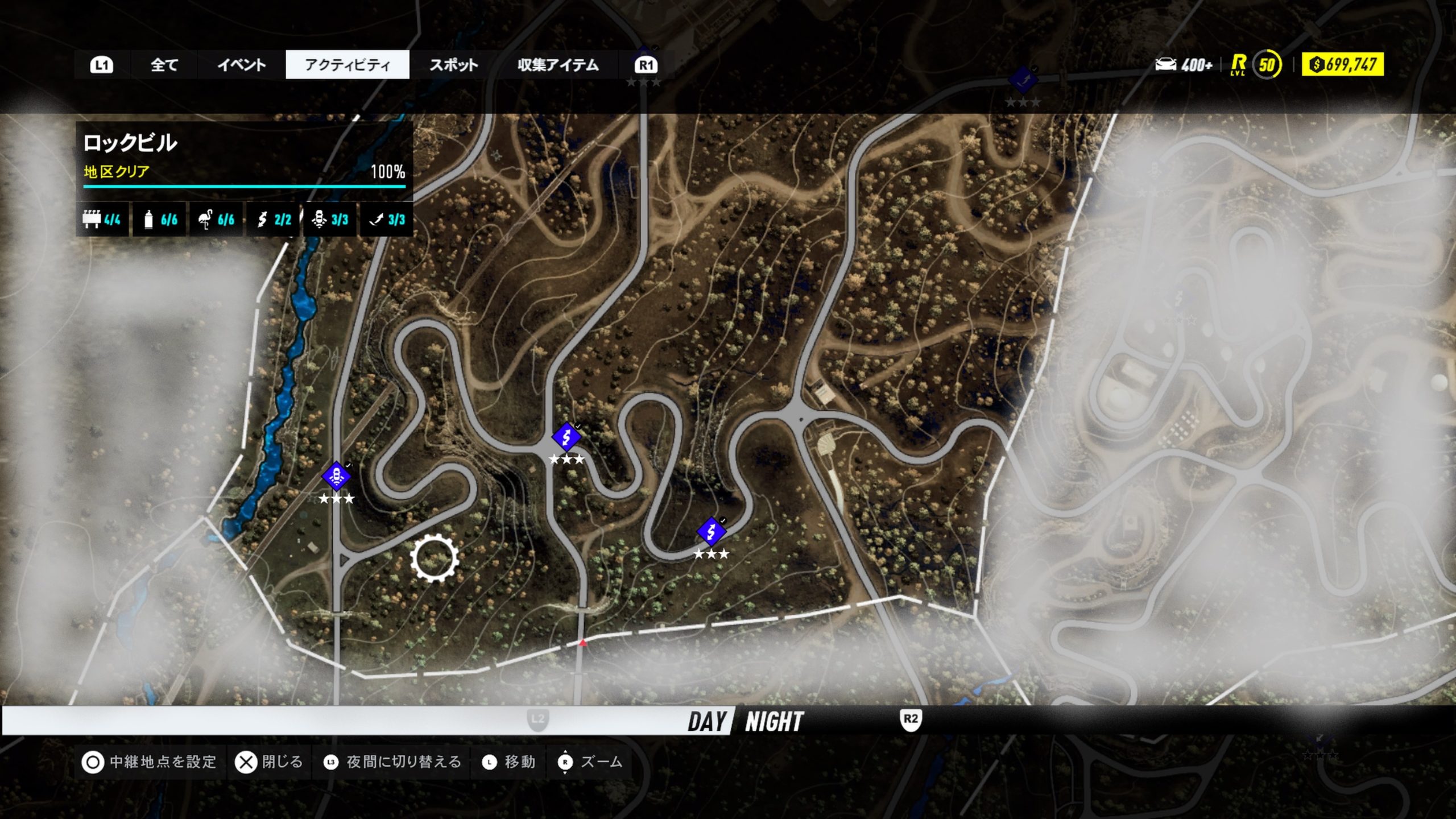Select the アクティビティ tab
The height and width of the screenshot is (819, 1456).
[348, 65]
